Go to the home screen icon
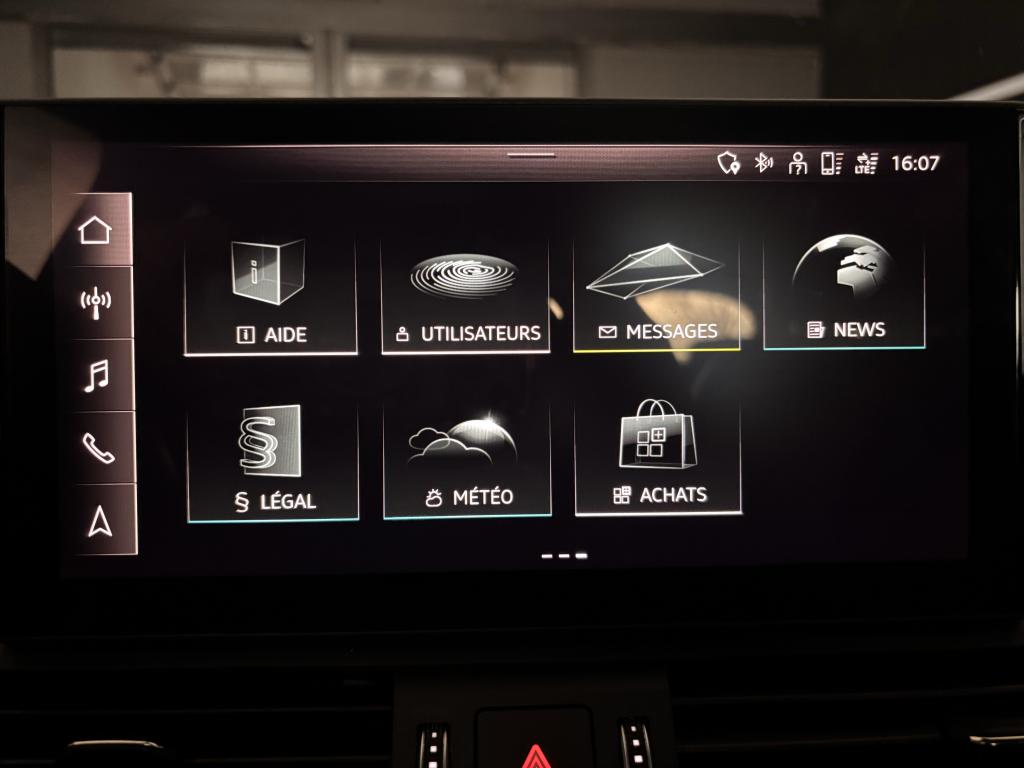This screenshot has height=768, width=1024. click(x=95, y=230)
